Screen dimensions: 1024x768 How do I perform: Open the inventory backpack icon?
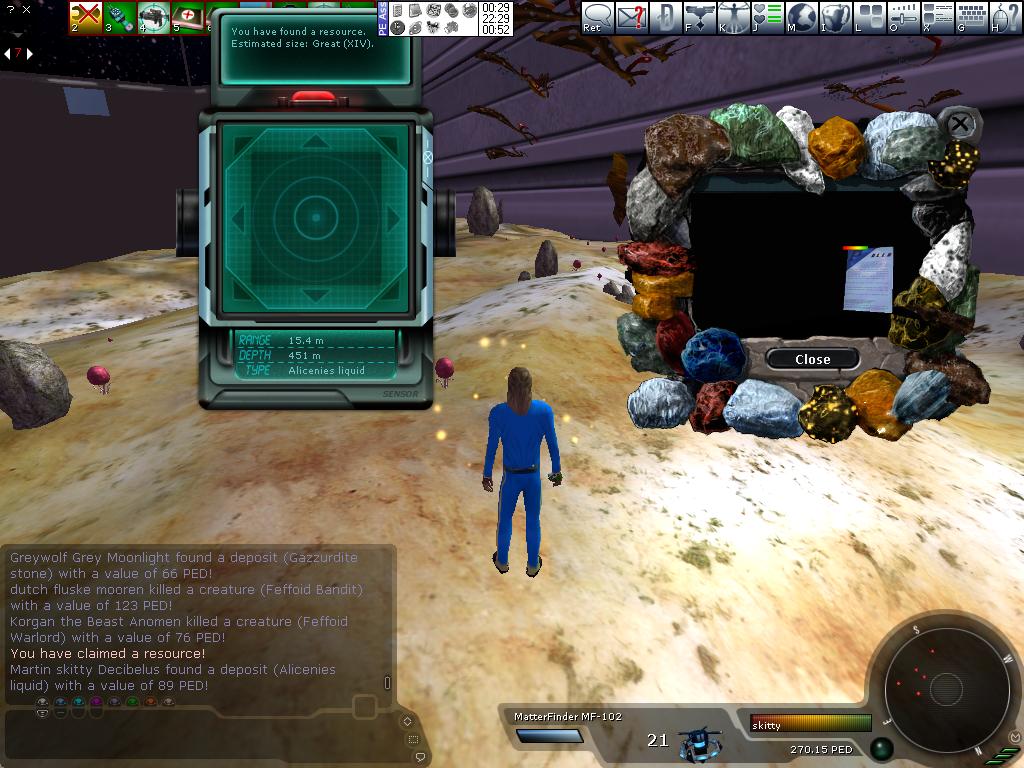[835, 17]
